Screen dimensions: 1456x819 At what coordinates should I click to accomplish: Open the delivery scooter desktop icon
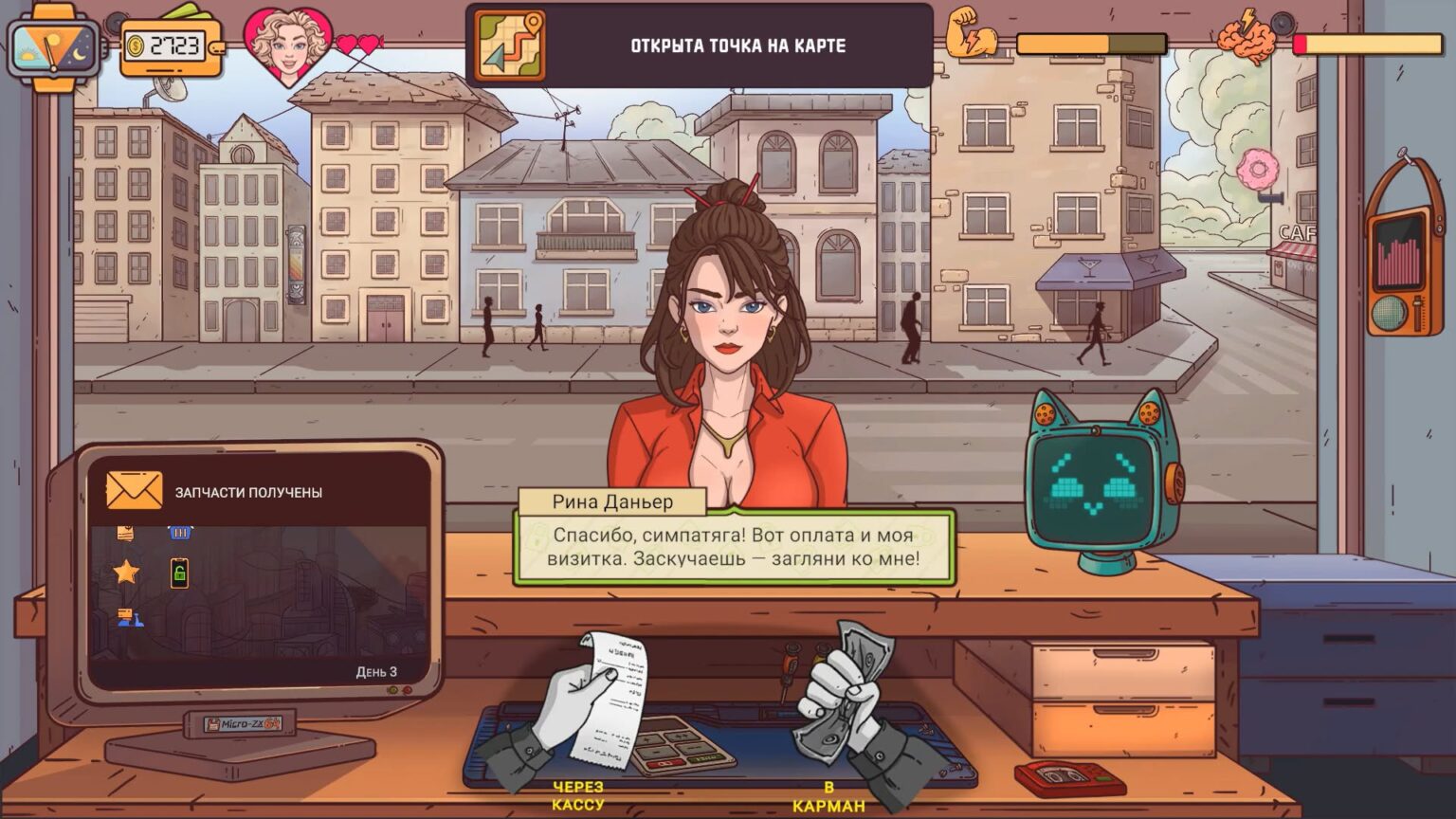(x=129, y=618)
